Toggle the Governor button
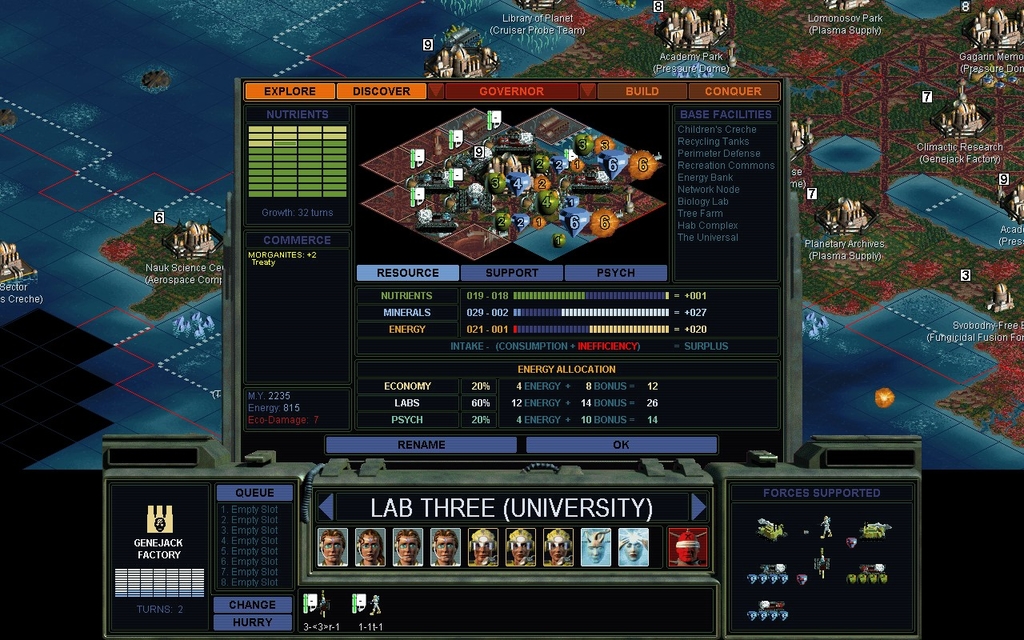Screen dimensions: 1024x640 (x=511, y=91)
